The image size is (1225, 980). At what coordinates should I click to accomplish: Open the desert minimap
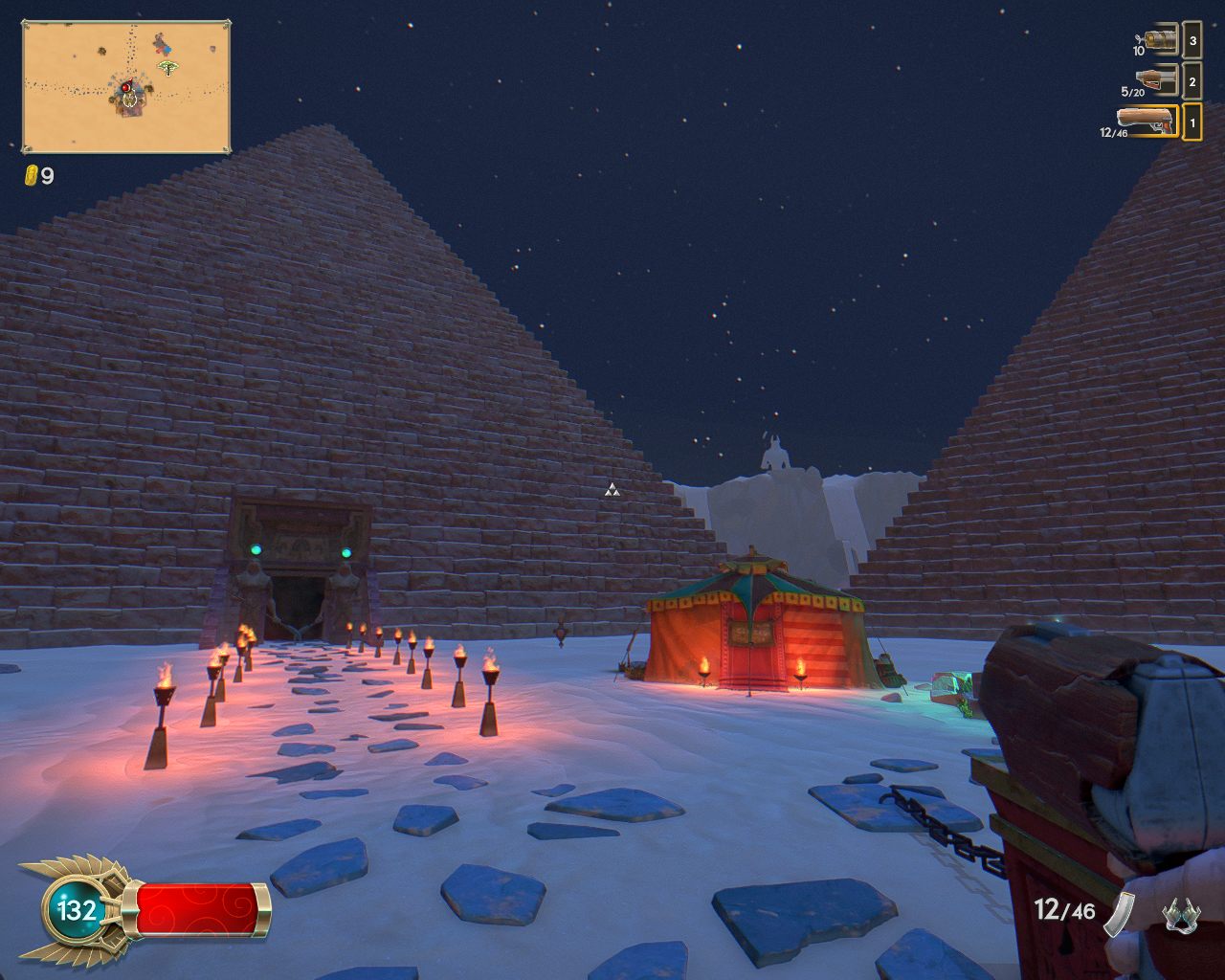(x=126, y=86)
